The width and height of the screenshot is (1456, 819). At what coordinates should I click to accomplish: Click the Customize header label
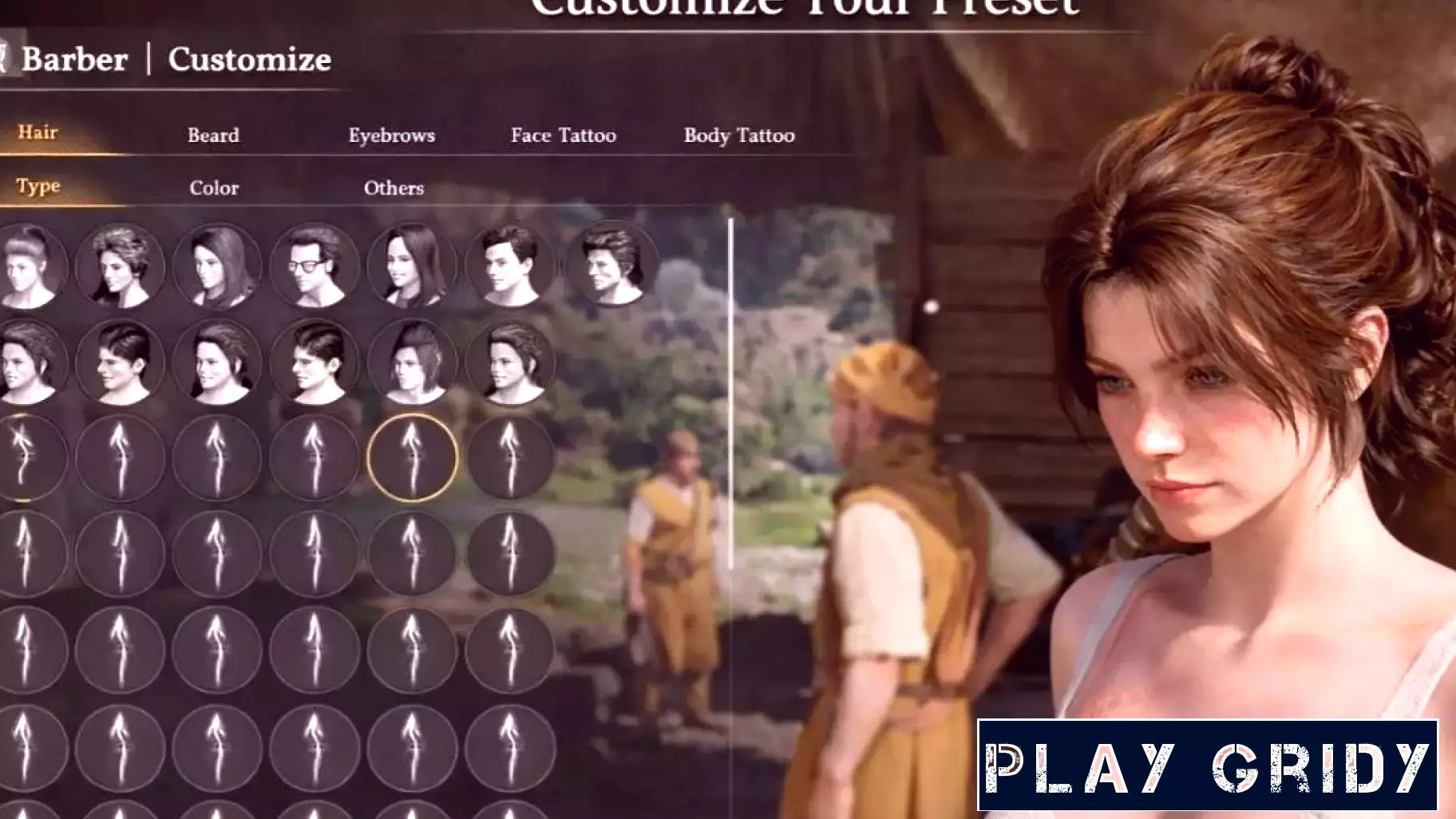pos(248,59)
